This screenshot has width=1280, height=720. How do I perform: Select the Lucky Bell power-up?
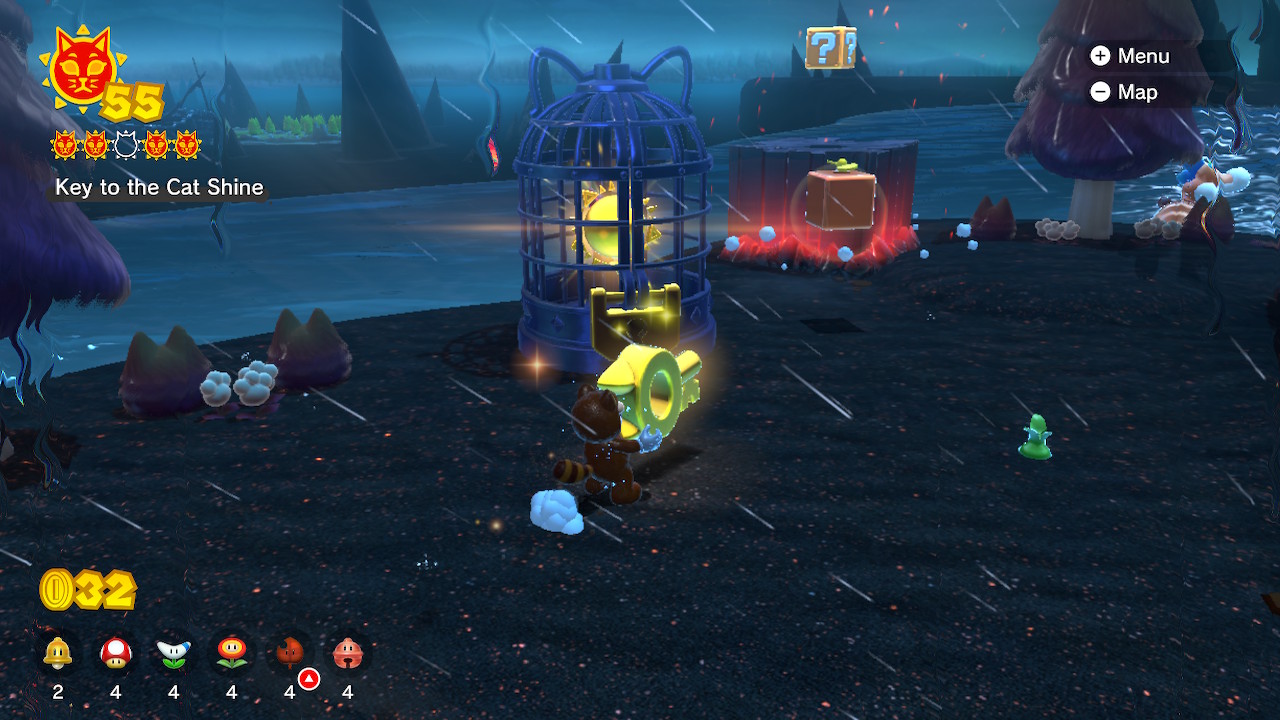pos(348,655)
